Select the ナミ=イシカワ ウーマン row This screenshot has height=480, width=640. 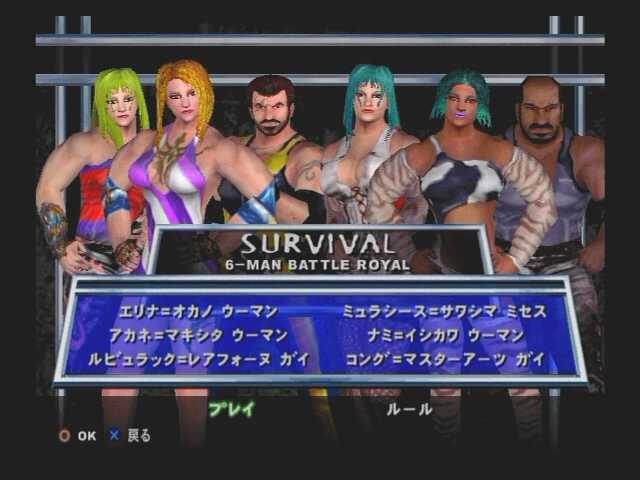coord(439,335)
